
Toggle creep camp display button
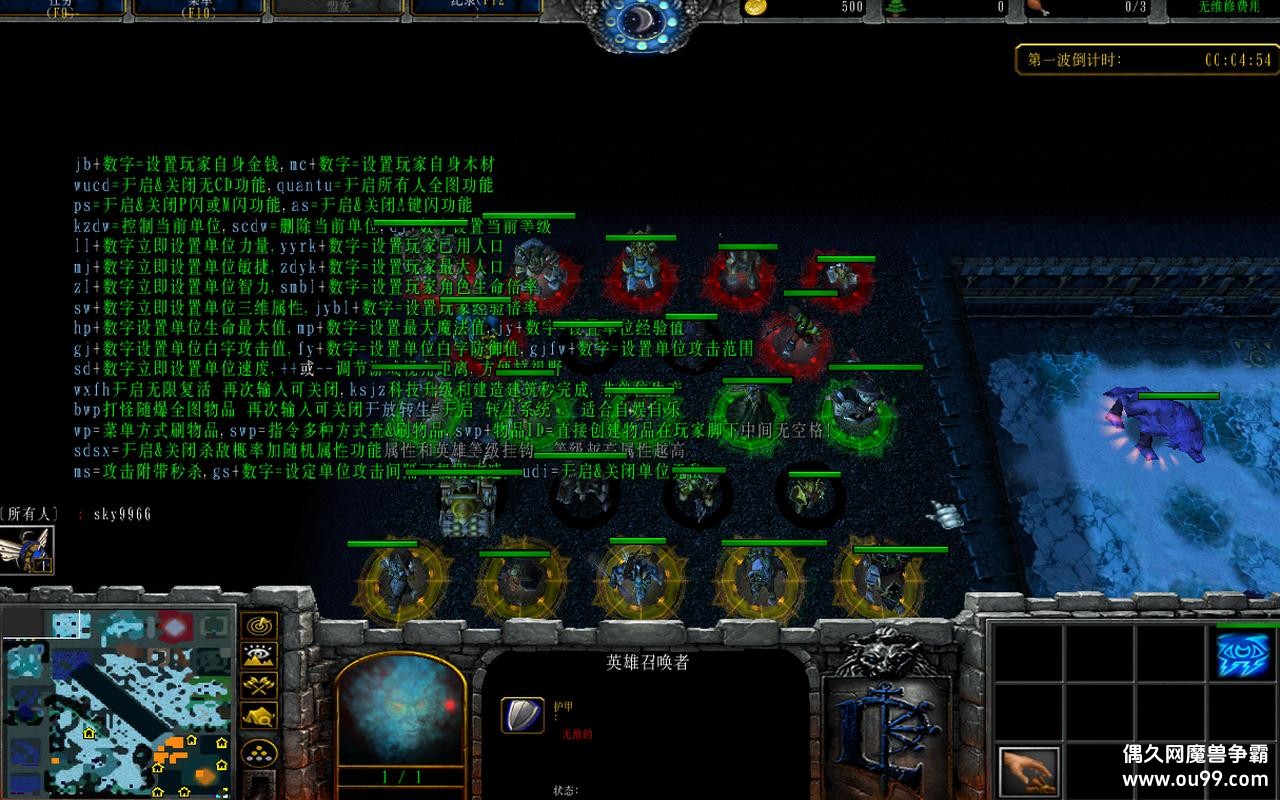tap(261, 717)
